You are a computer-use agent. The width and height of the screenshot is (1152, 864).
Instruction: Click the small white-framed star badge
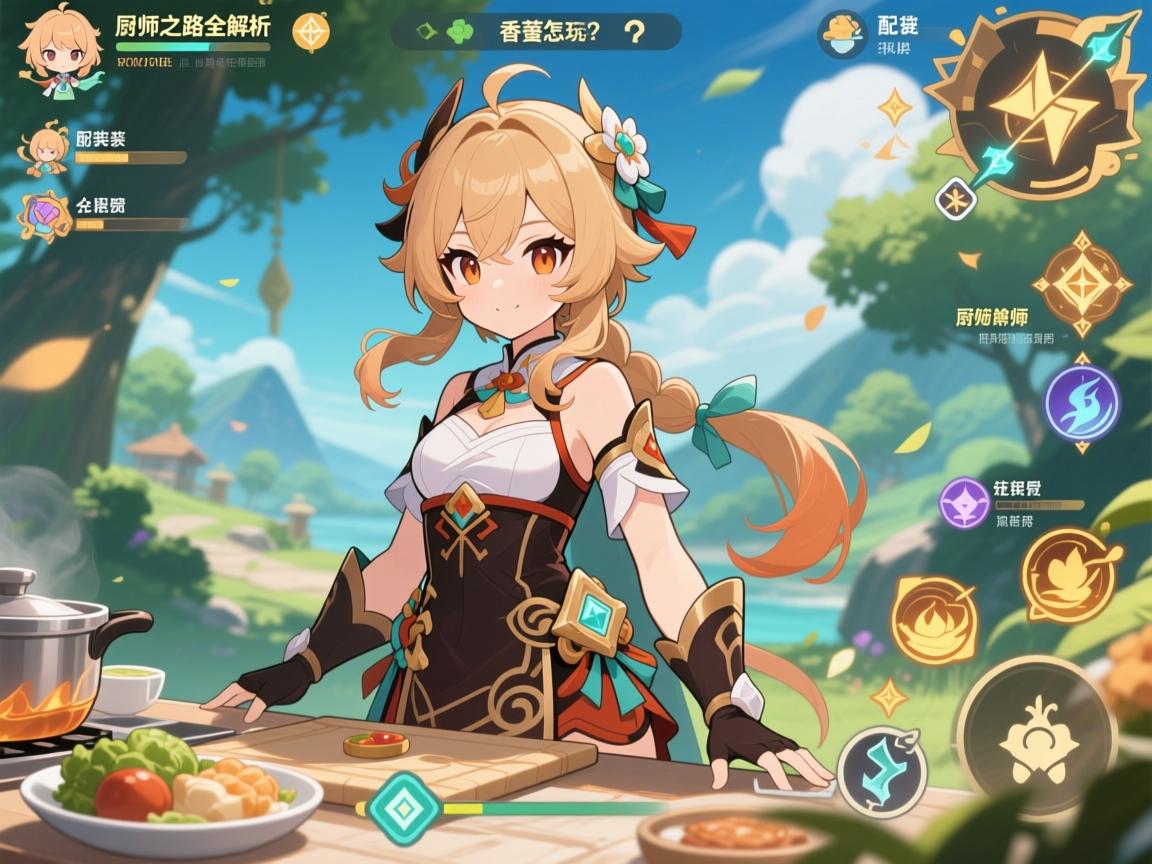(x=955, y=198)
